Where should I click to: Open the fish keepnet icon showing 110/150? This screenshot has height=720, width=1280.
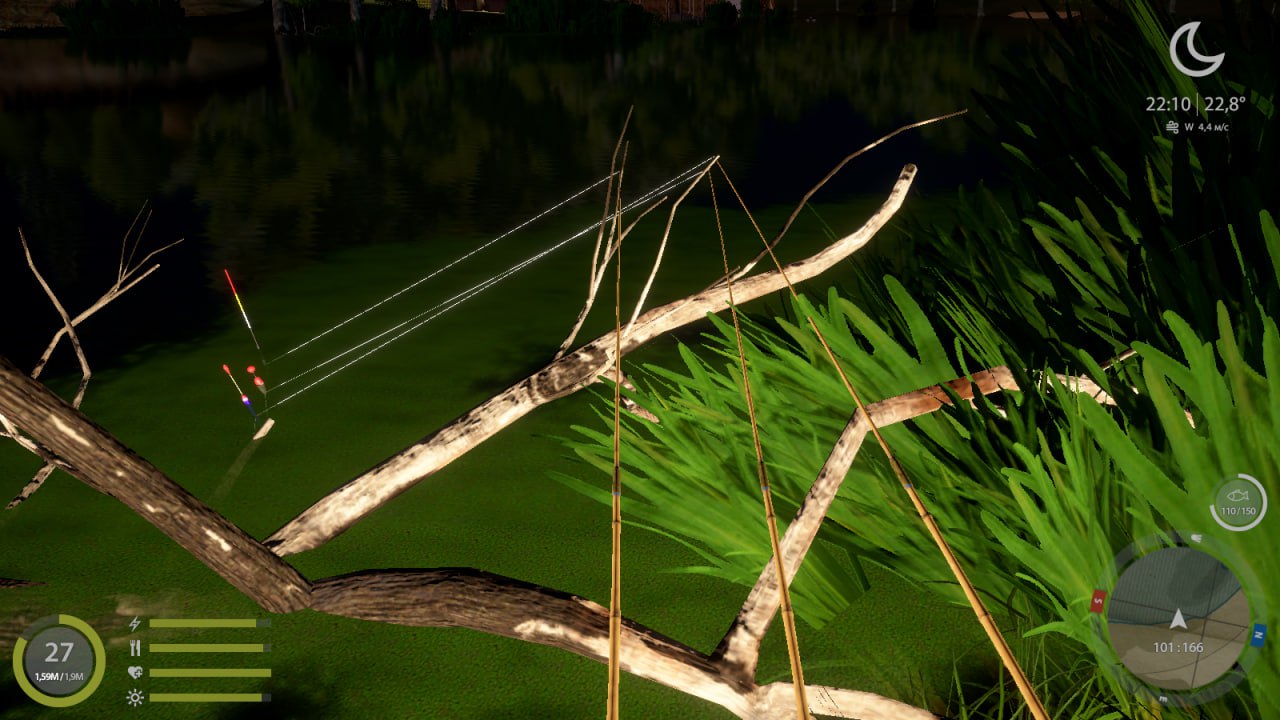point(1238,502)
